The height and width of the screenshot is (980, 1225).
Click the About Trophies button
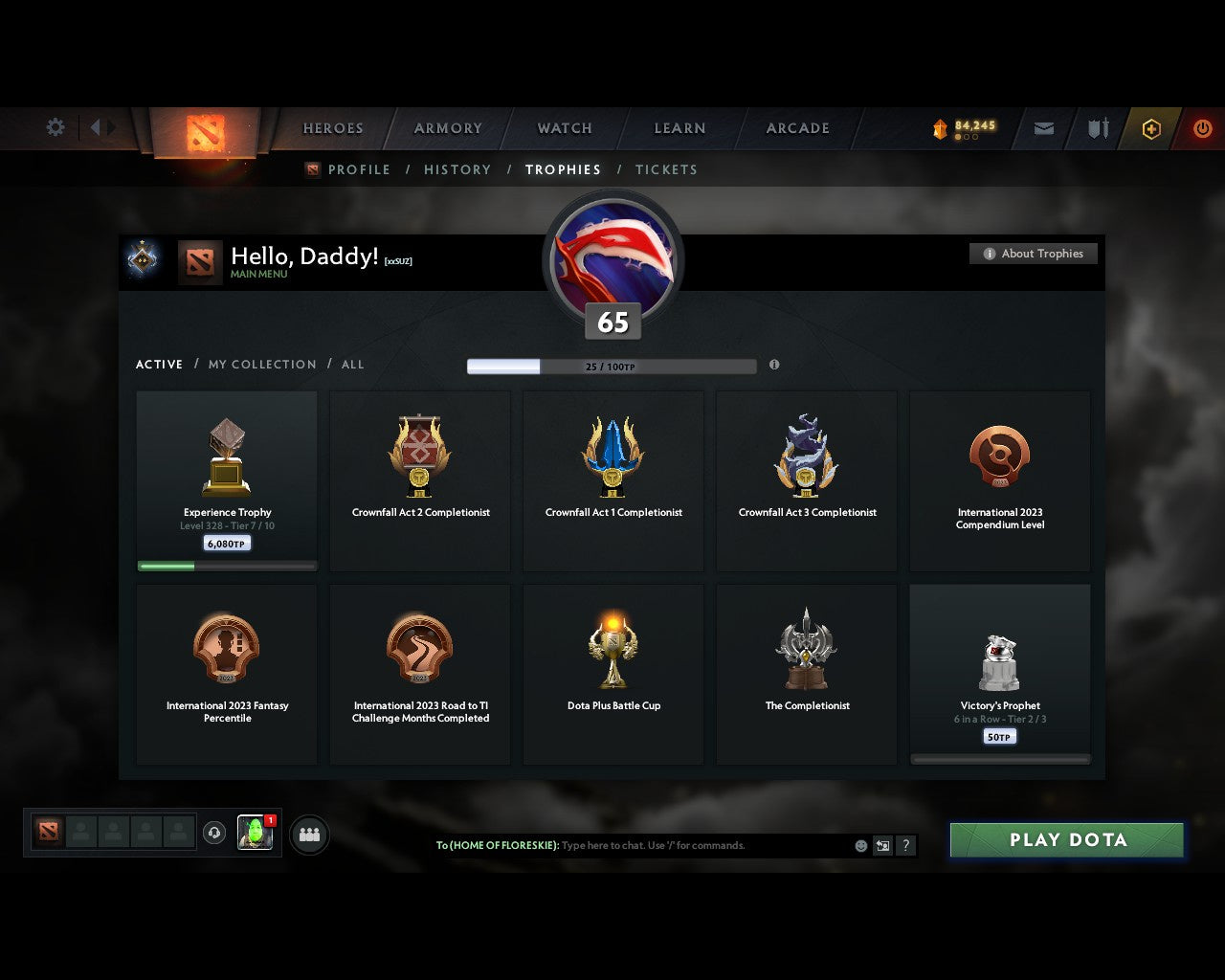[1034, 254]
